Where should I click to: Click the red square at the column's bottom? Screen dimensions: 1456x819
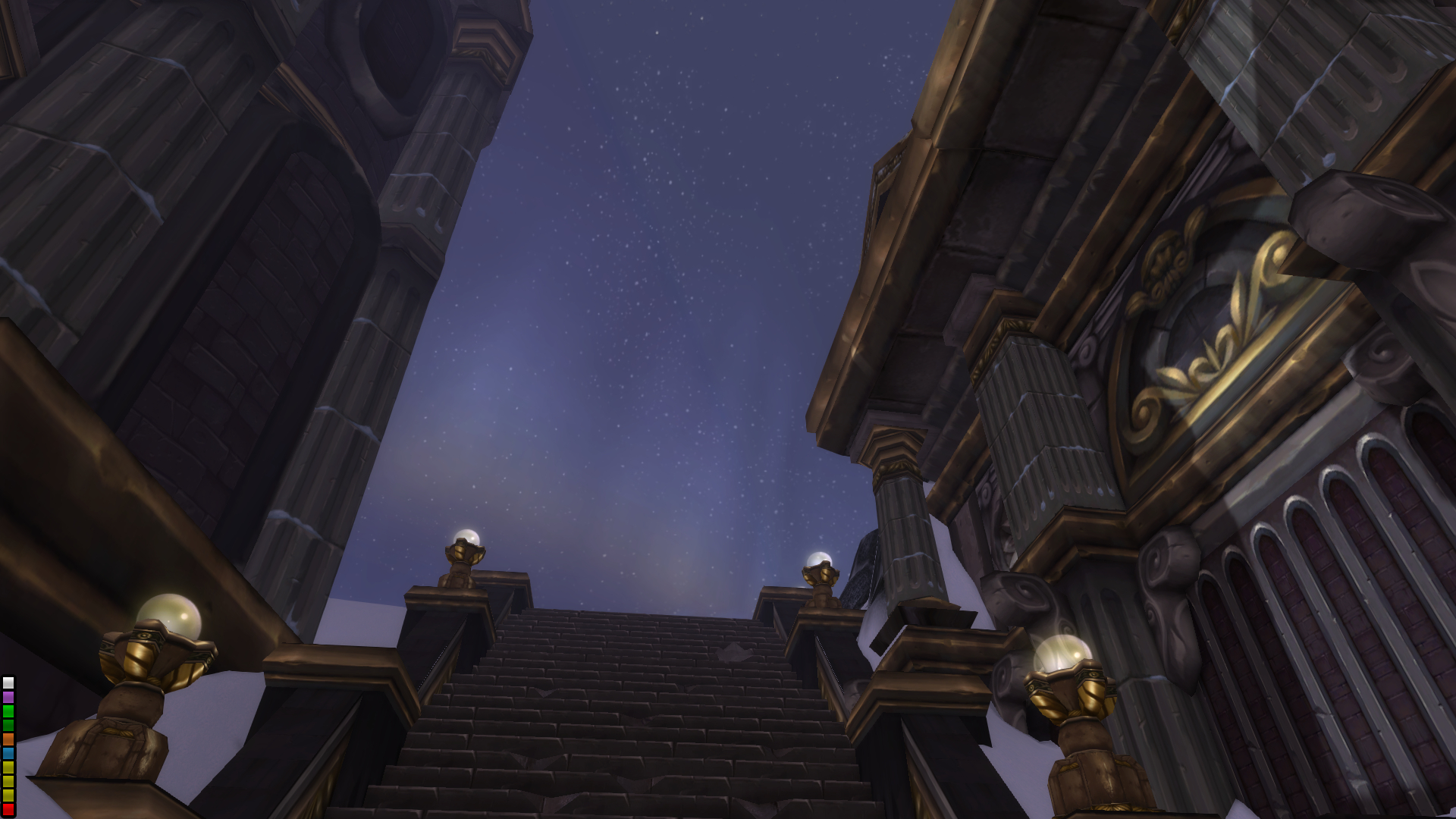(8, 809)
